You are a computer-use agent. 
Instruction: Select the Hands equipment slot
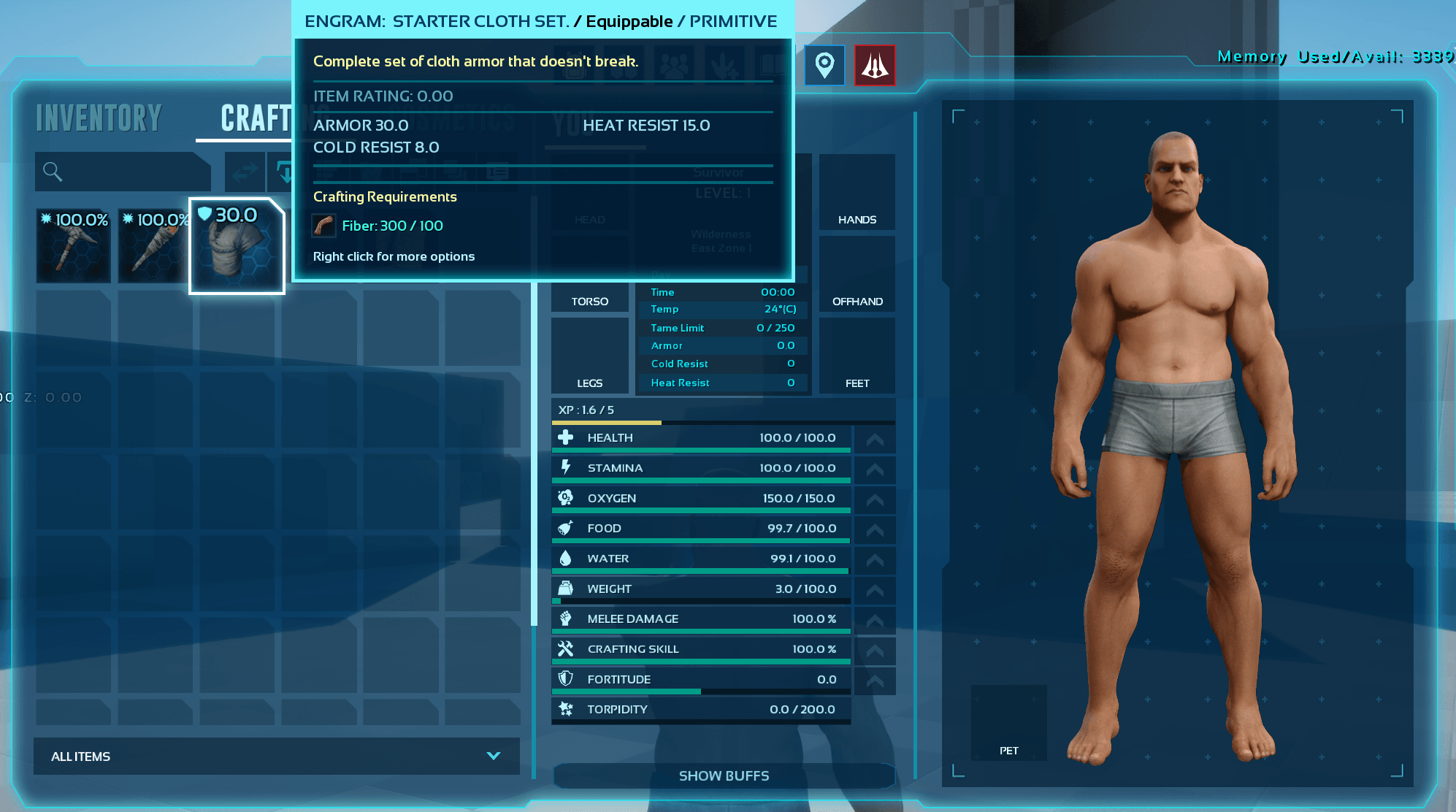857,193
